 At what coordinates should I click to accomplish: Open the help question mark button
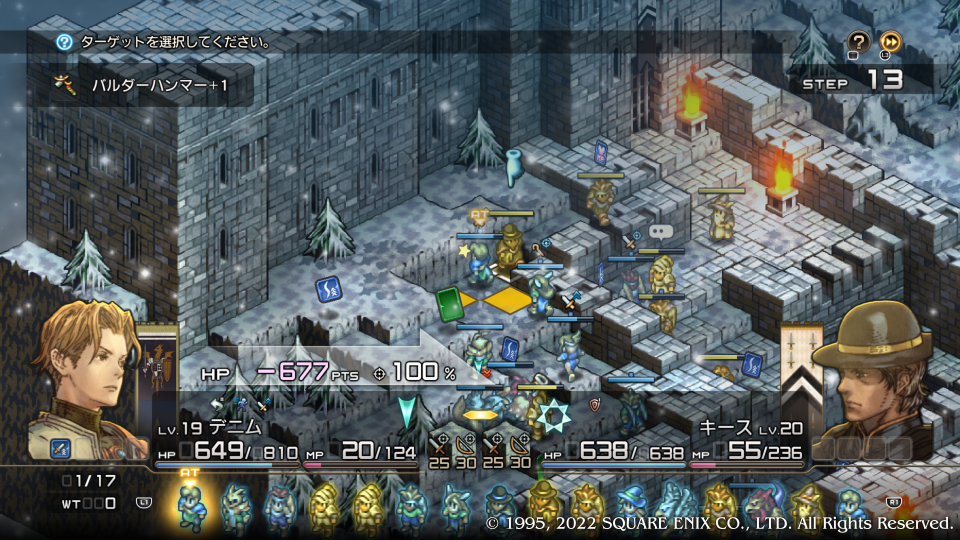[x=858, y=42]
